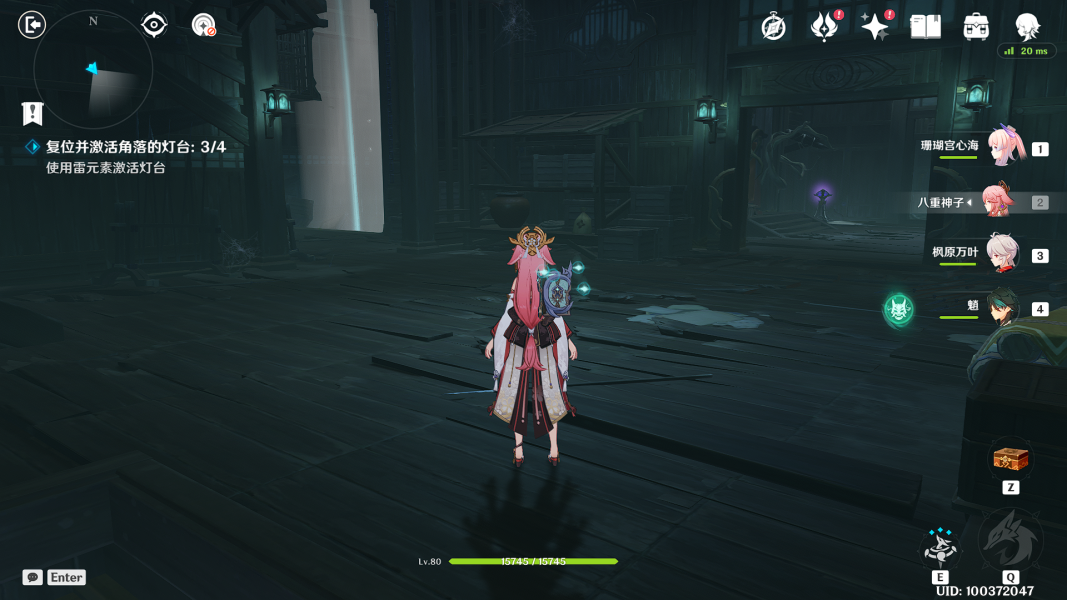
Task: Toggle the eye-shaped view icon
Action: 154,25
